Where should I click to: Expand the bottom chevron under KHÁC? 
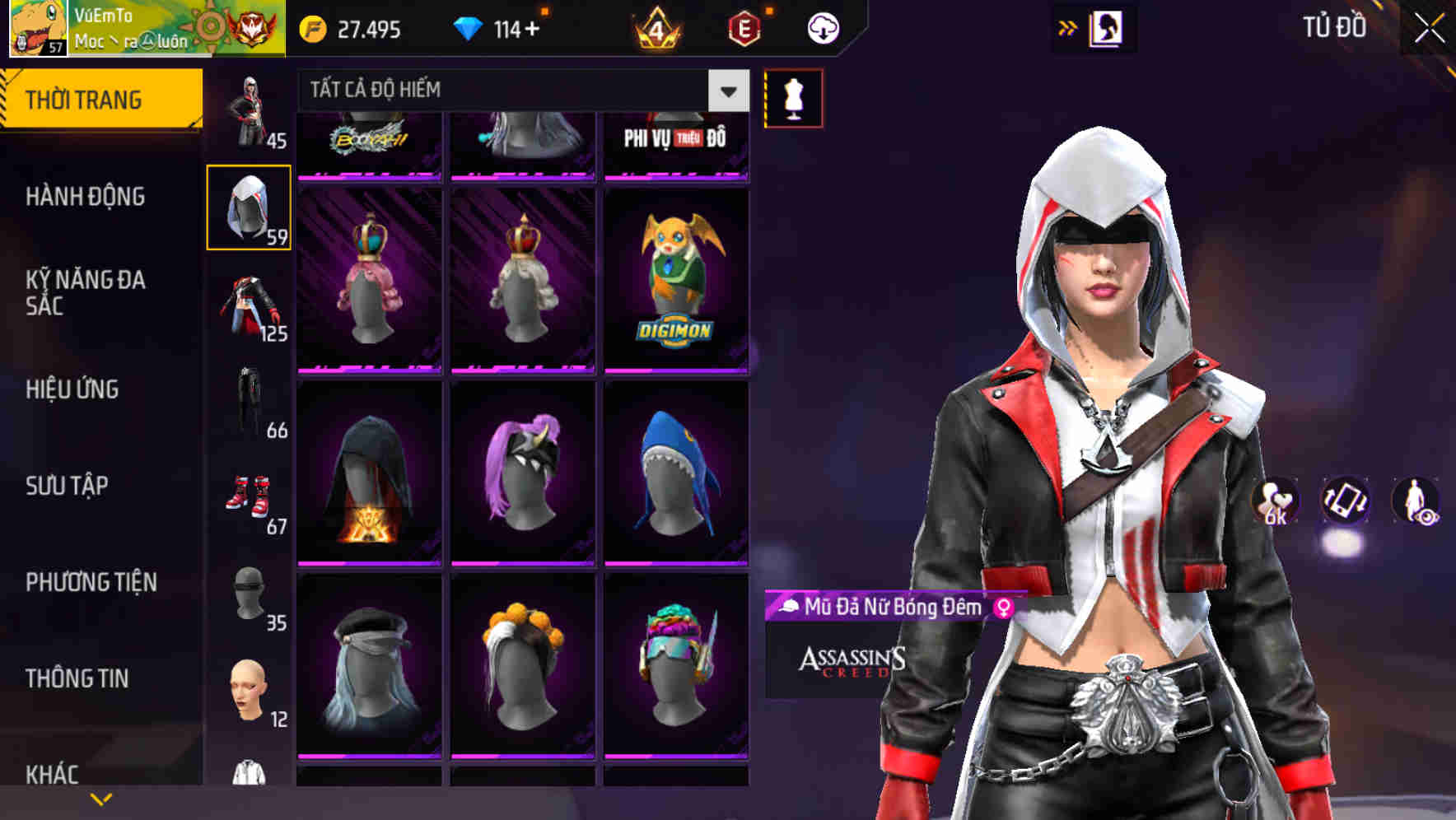click(x=102, y=798)
